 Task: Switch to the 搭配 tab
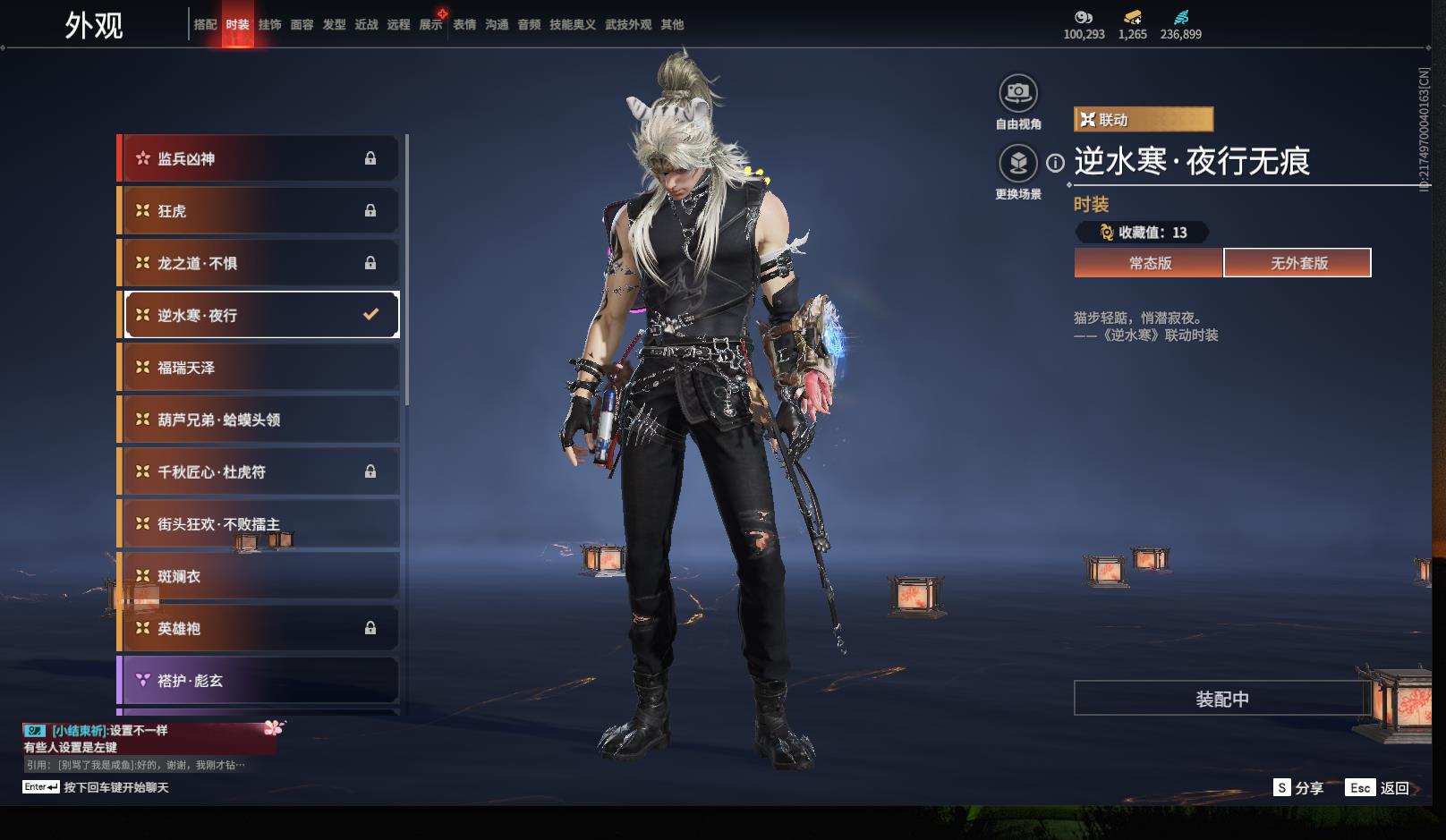(205, 25)
